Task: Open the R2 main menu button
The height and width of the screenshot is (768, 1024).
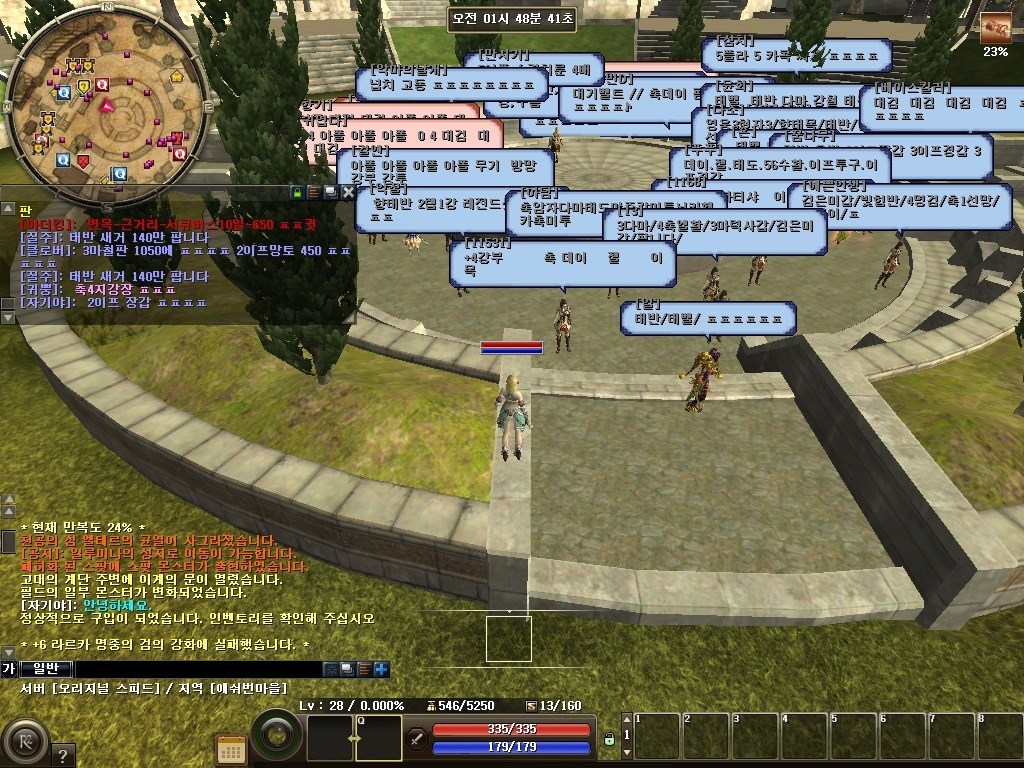Action: 22,742
